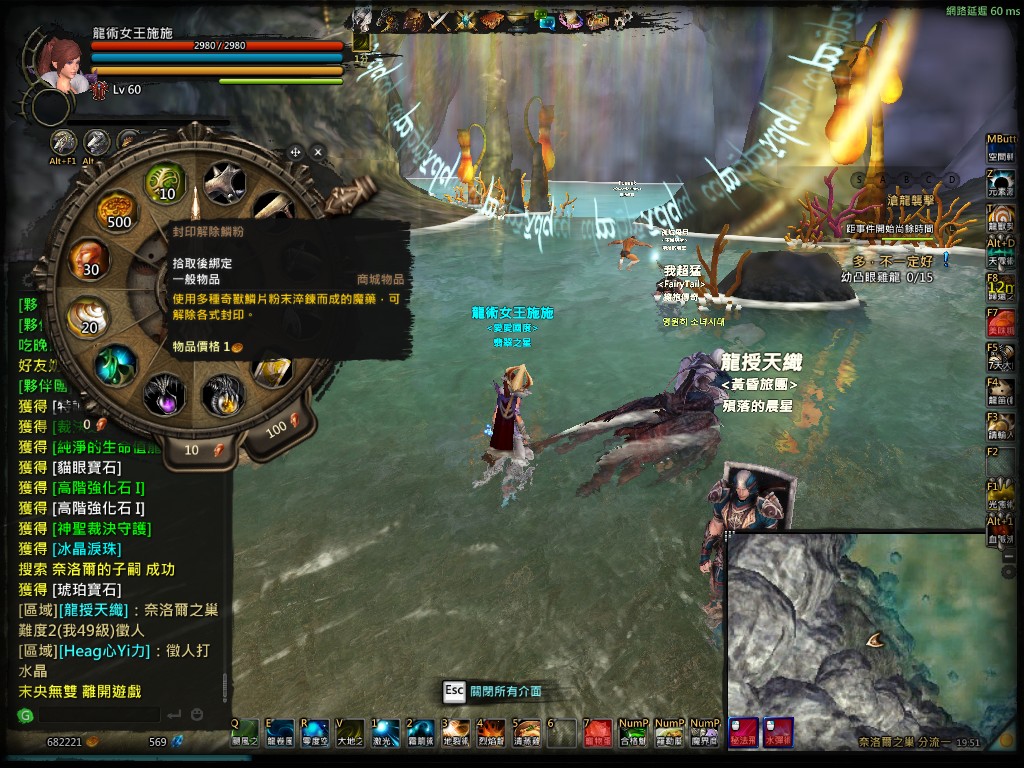
Task: Select the spiked metal star wheel item
Action: [224, 183]
